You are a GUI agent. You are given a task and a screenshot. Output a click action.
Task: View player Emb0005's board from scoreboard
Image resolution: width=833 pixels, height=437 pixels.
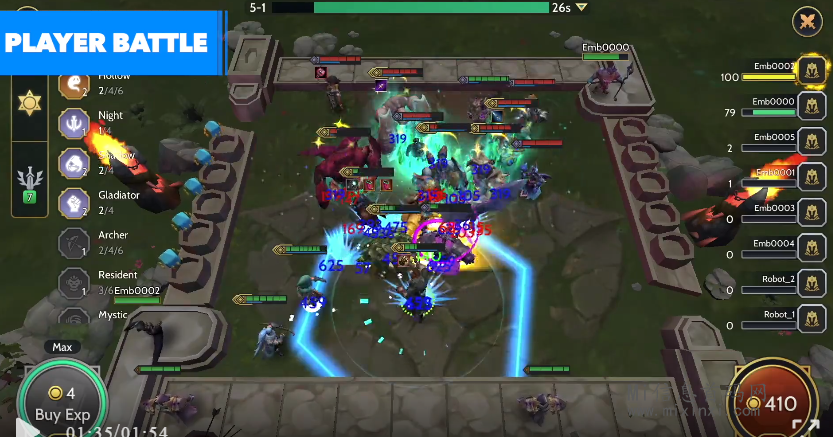click(811, 143)
